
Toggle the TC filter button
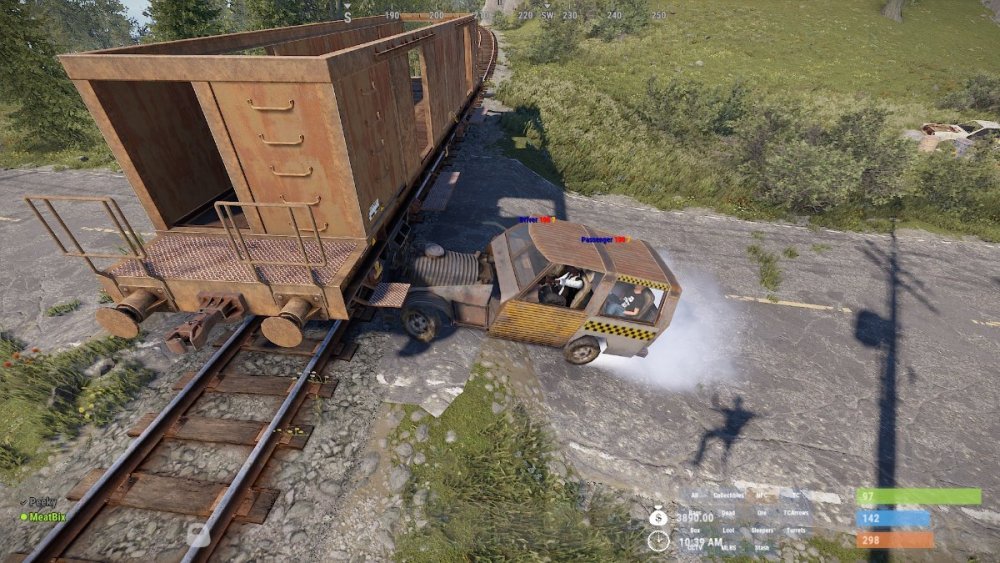(x=796, y=496)
